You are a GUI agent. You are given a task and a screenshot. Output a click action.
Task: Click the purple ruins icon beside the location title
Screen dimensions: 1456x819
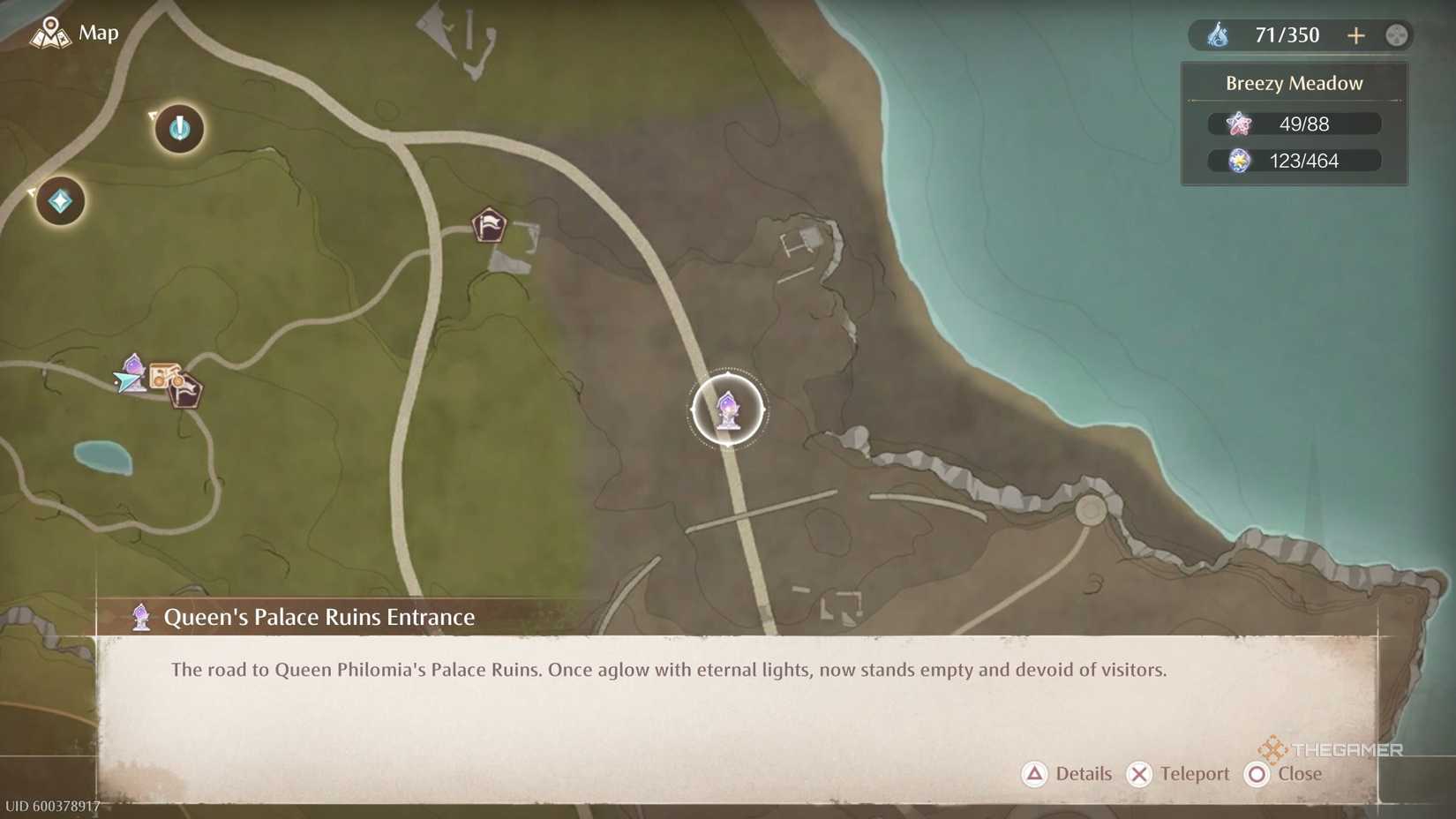[140, 617]
